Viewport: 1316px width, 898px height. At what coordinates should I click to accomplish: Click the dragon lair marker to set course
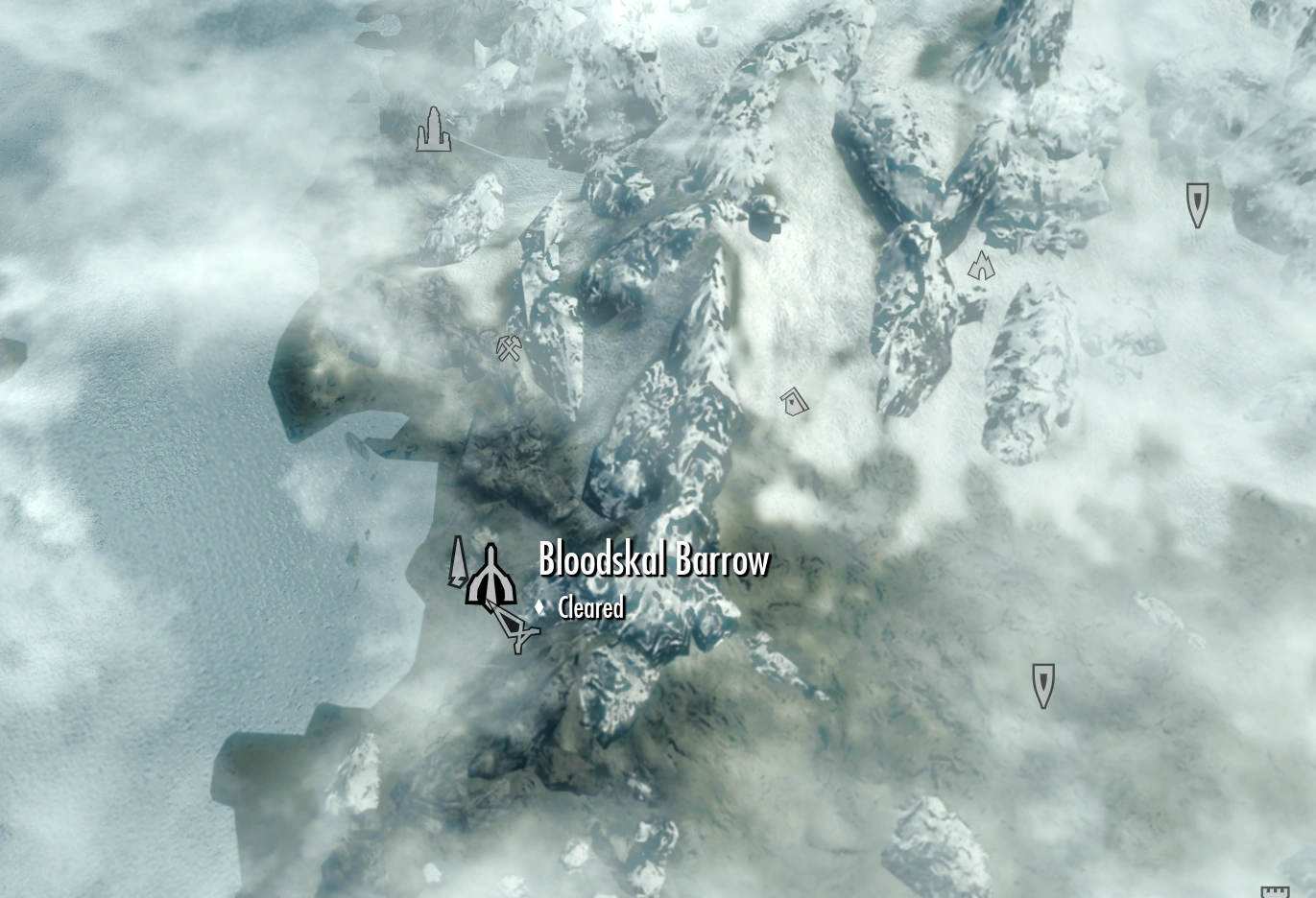click(981, 265)
